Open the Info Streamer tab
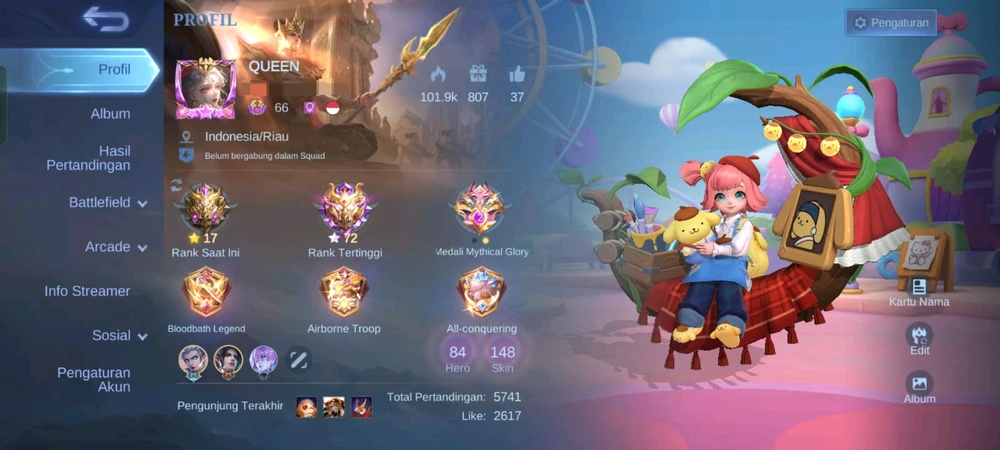The height and width of the screenshot is (450, 1000). click(87, 291)
